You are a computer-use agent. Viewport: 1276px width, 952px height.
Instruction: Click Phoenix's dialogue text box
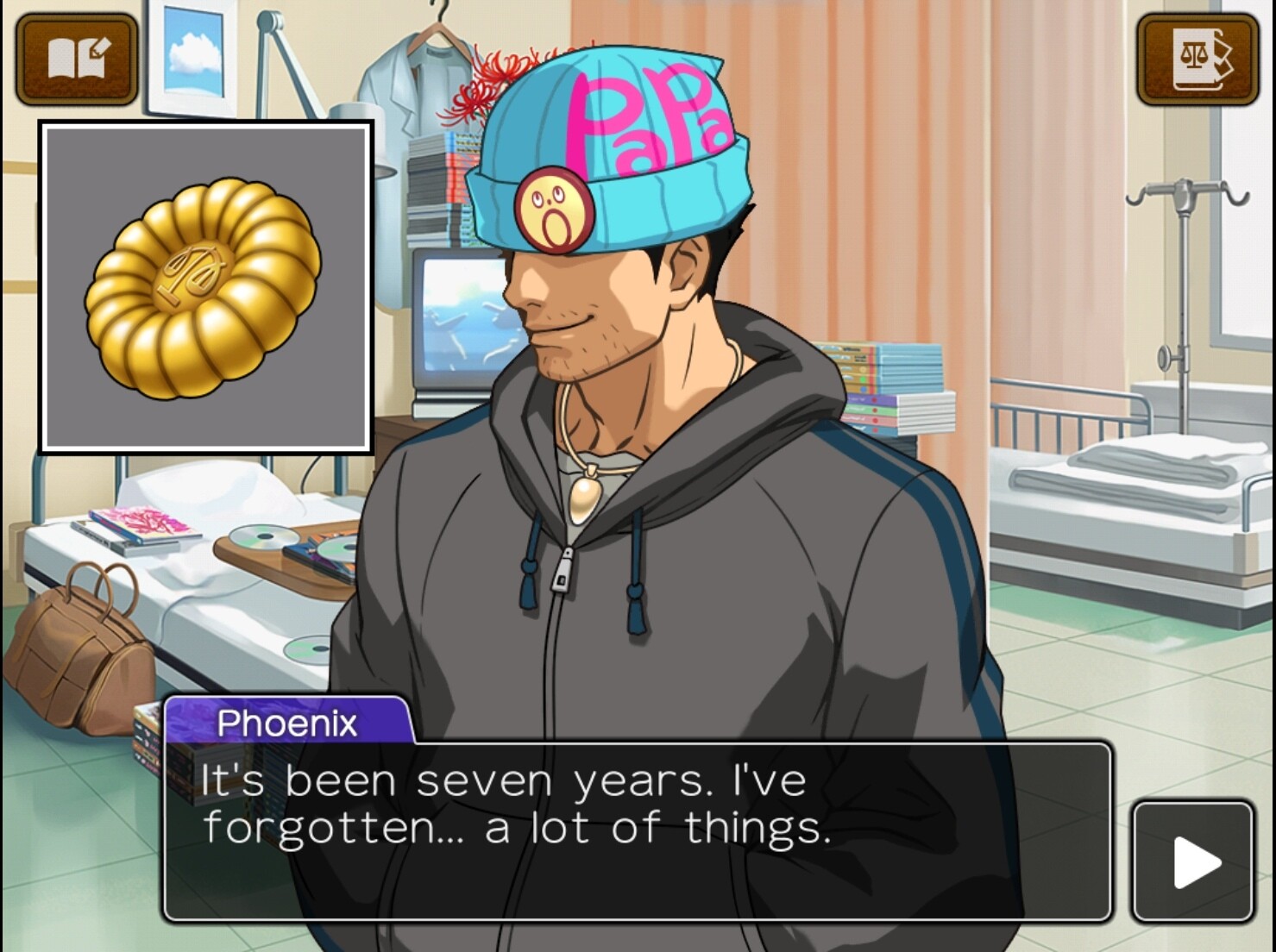(x=637, y=830)
